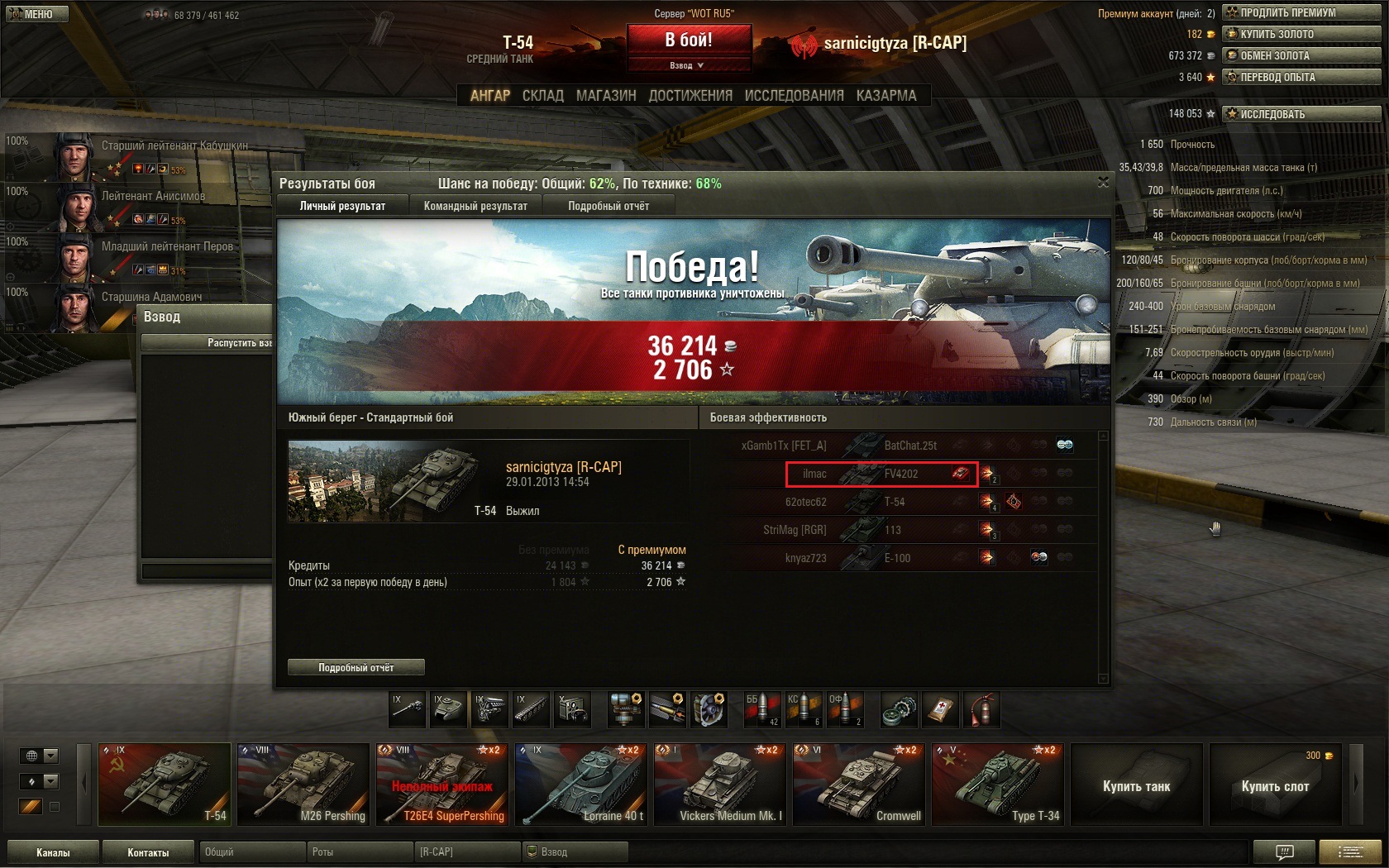
Task: Show the ДОСТИЖЕНИЯ section
Action: (x=690, y=96)
